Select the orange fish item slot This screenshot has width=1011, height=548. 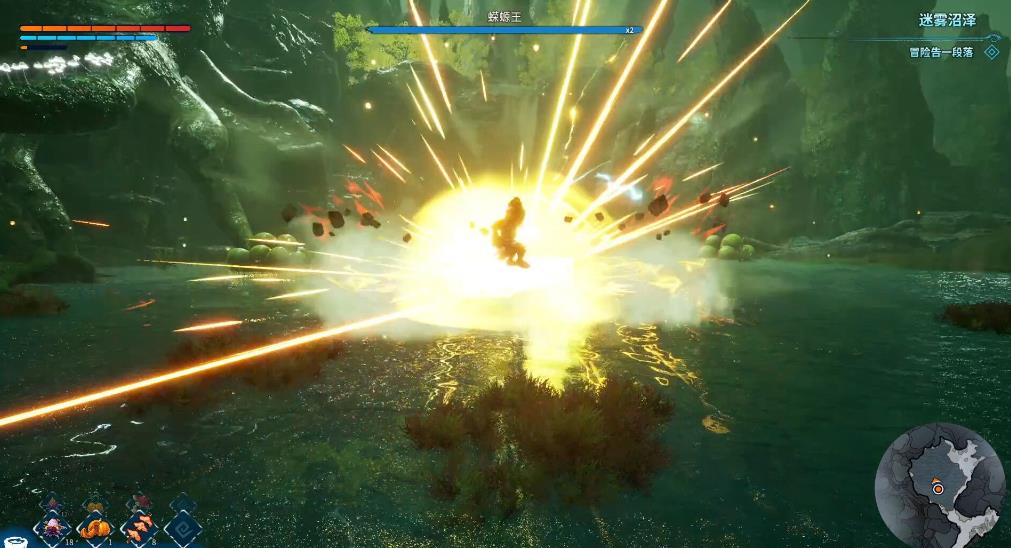click(140, 527)
